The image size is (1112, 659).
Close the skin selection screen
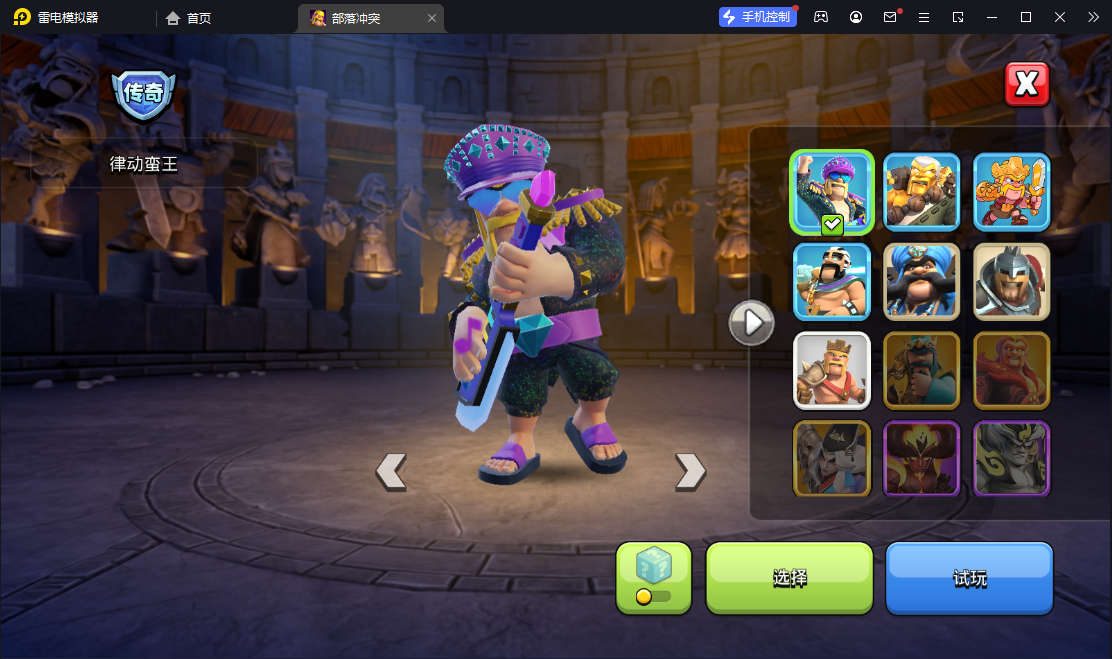tap(1026, 84)
